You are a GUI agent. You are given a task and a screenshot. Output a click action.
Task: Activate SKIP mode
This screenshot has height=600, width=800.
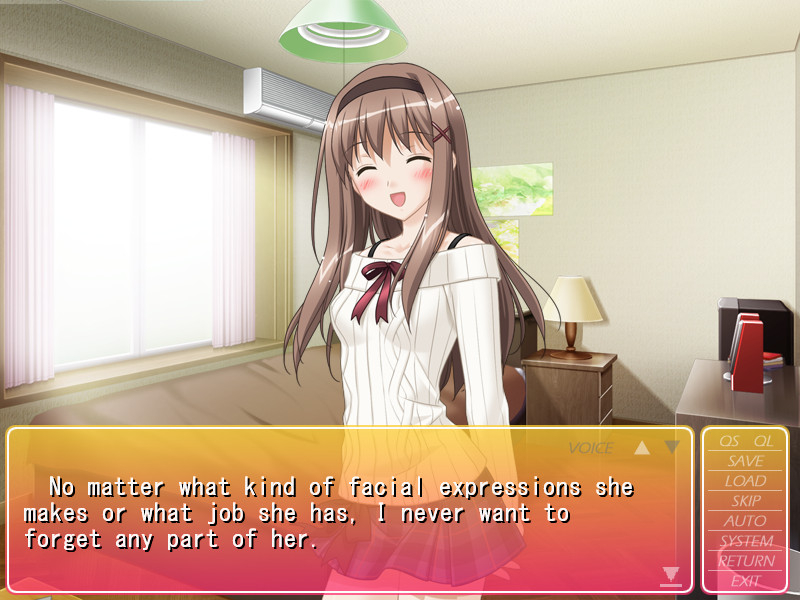[x=746, y=501]
